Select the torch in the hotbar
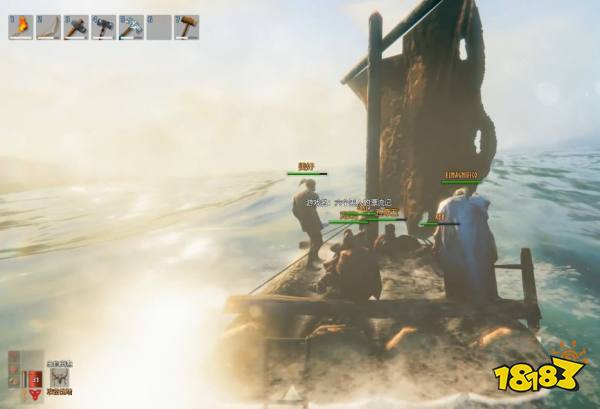Viewport: 600px width, 409px height. tap(21, 27)
